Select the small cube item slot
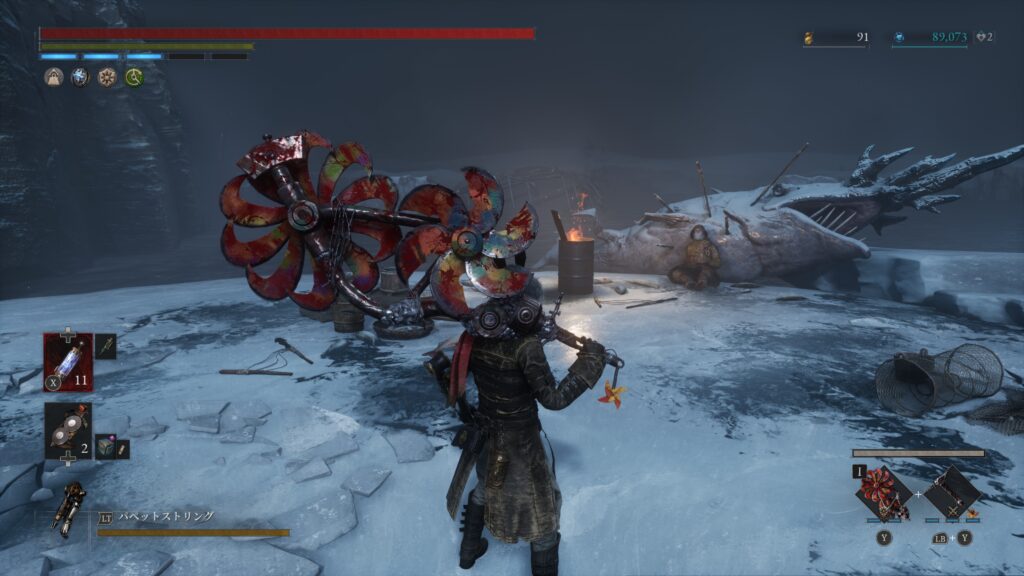Screen dimensions: 1024x576 coord(106,446)
